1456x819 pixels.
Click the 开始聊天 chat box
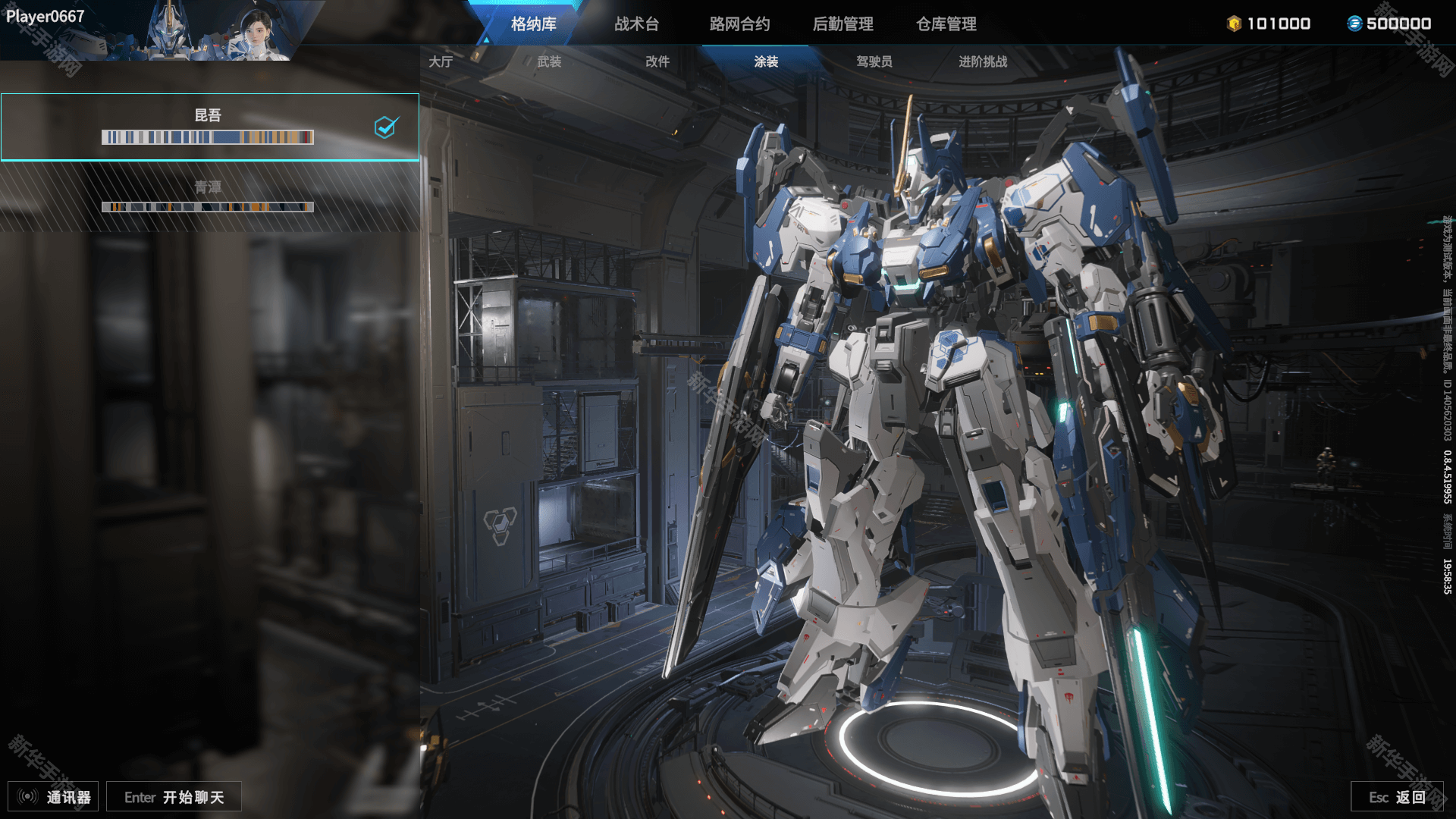click(x=174, y=796)
